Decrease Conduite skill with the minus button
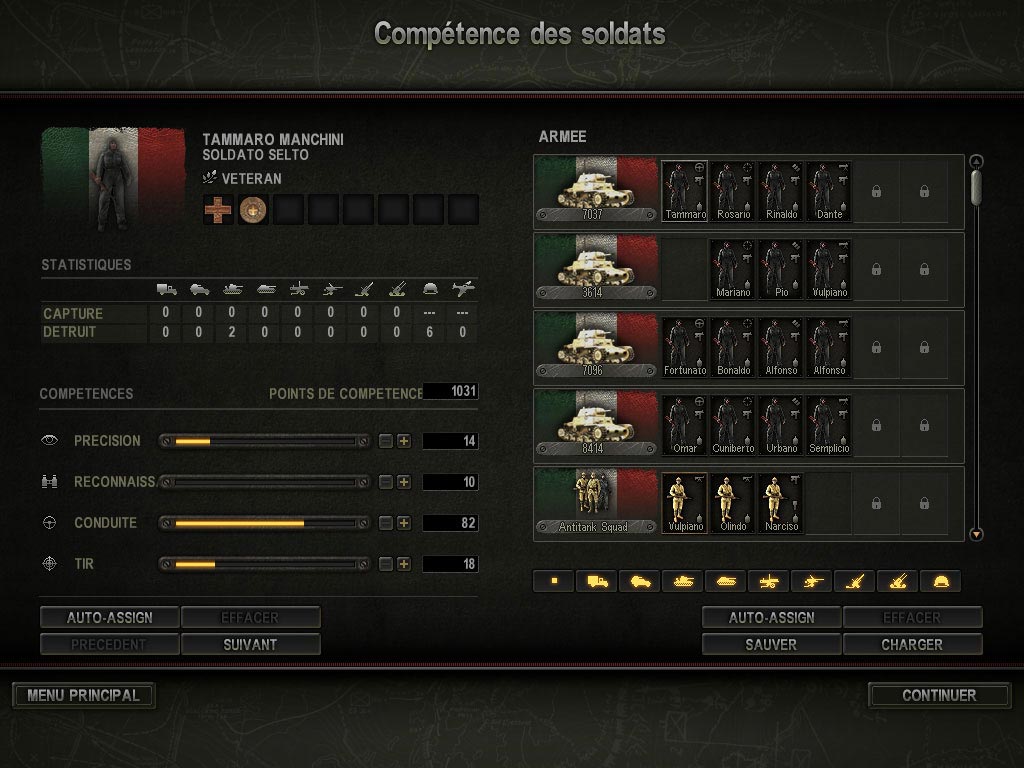 point(386,523)
